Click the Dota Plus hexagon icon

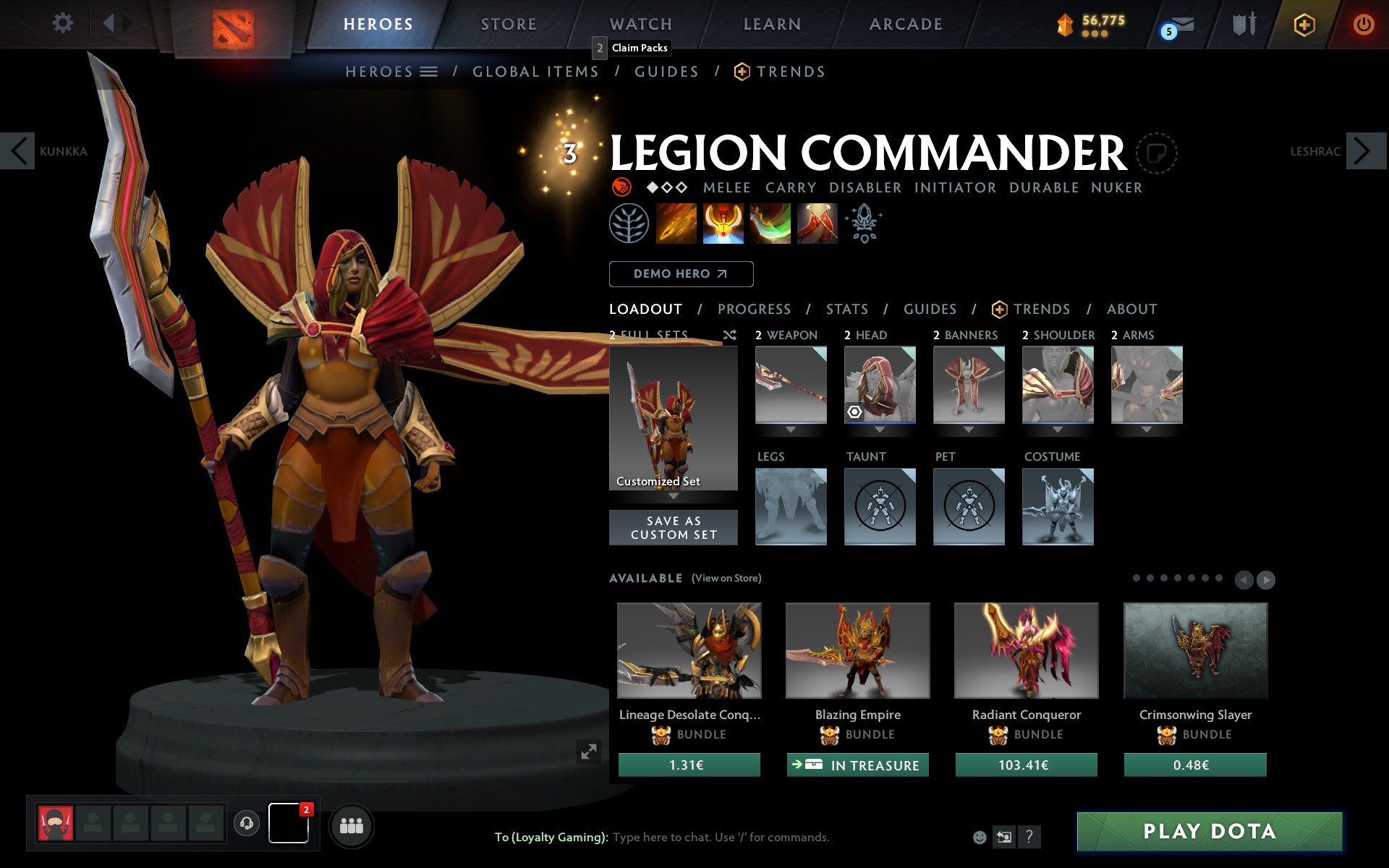tap(1303, 24)
